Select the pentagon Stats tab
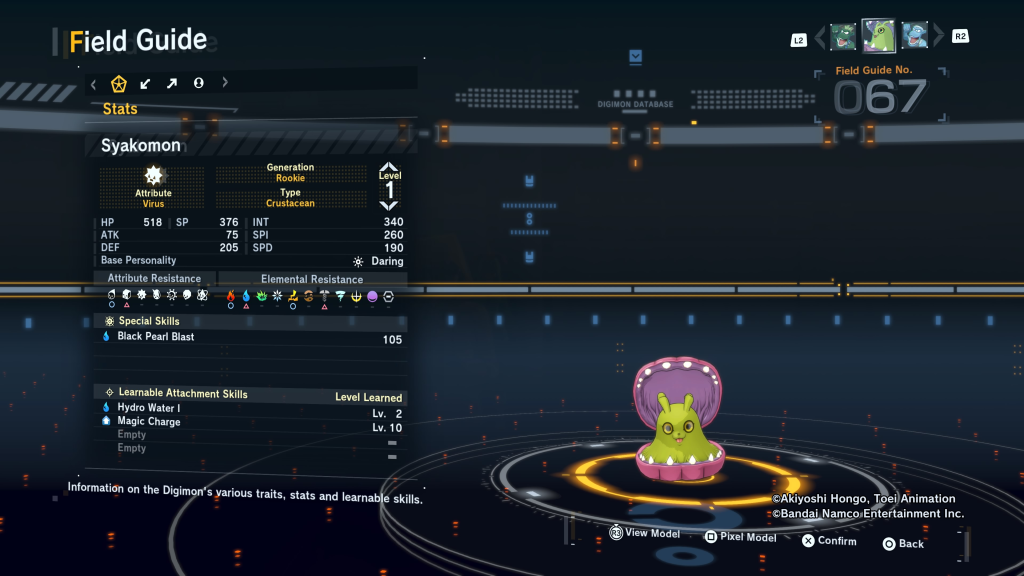The image size is (1024, 576). pyautogui.click(x=119, y=83)
